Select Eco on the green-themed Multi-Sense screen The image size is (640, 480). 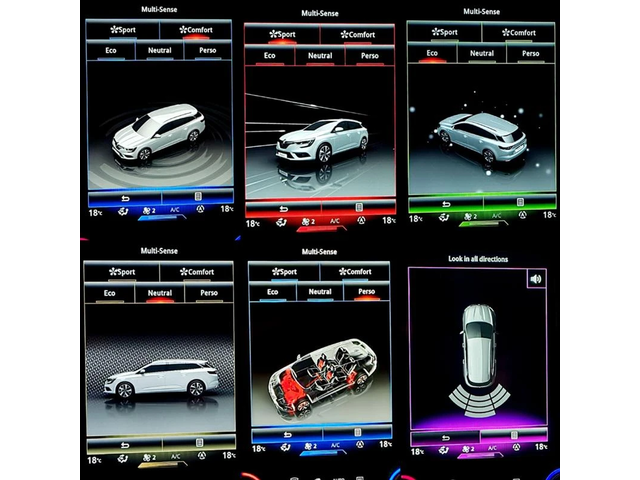tap(432, 53)
